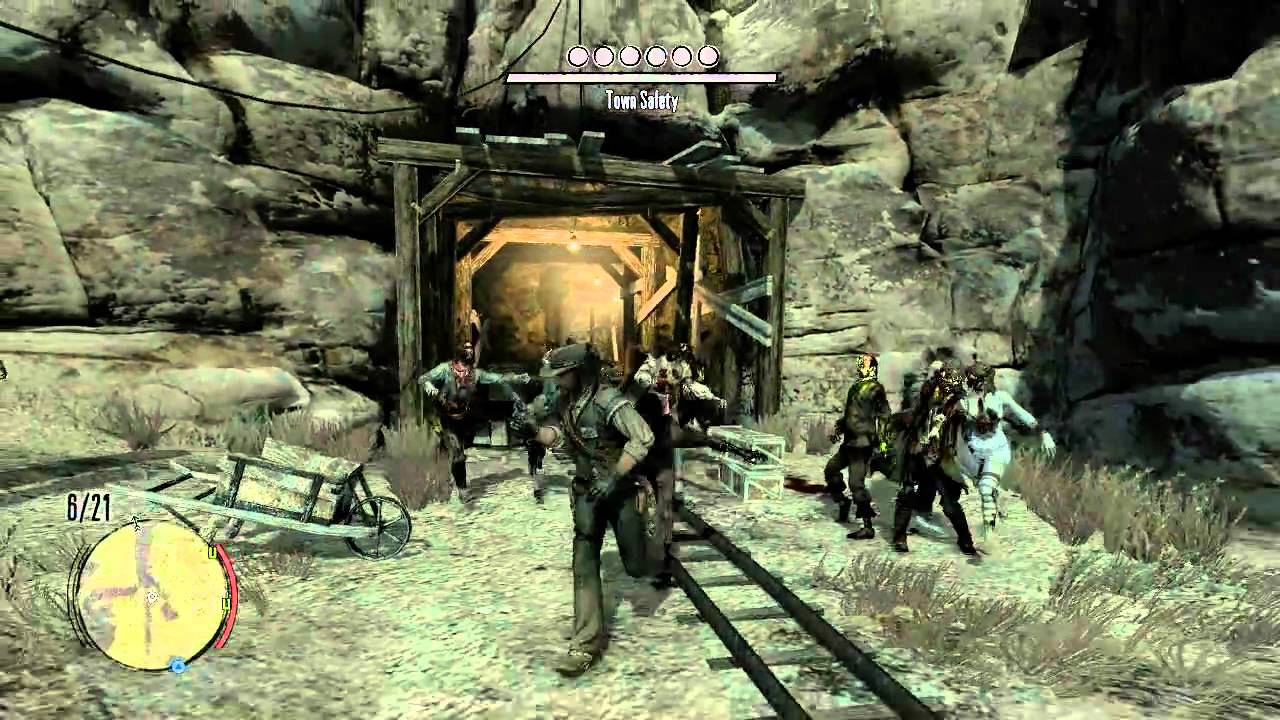
Task: Select the white waypoint marker inside the minimap
Action: [152, 597]
